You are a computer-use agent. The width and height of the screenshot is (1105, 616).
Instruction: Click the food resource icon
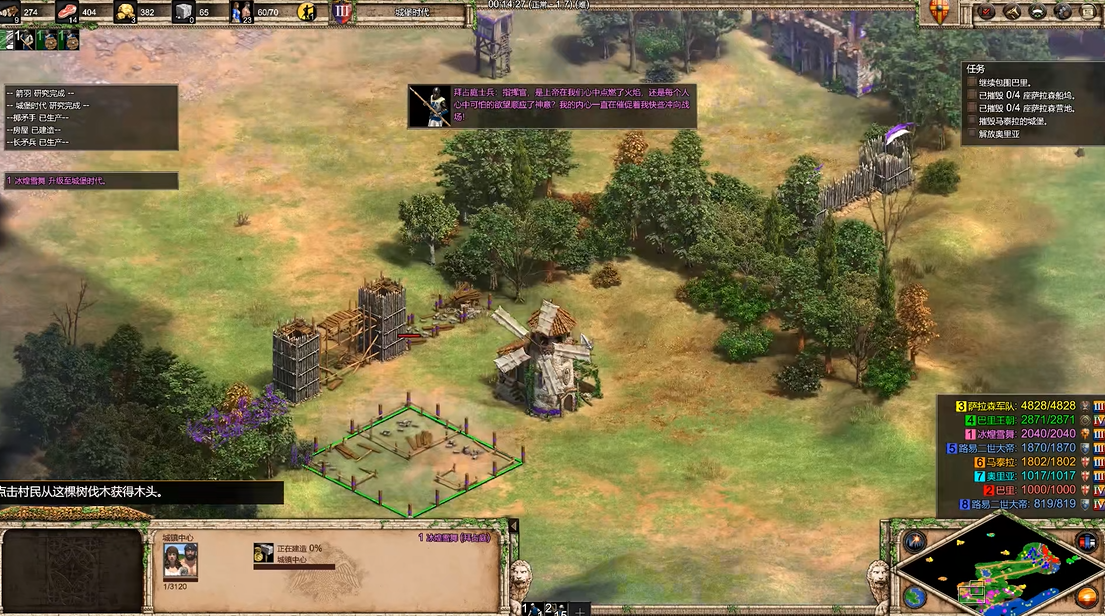[x=68, y=12]
